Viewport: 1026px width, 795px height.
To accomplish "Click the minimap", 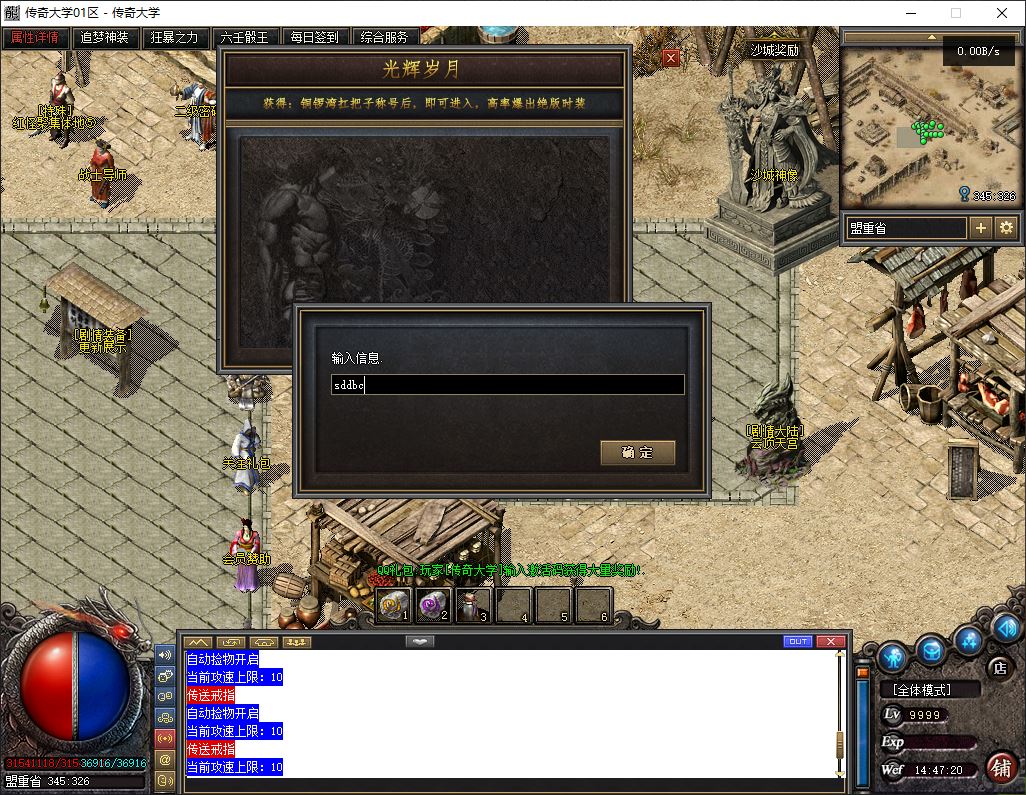I will point(929,127).
